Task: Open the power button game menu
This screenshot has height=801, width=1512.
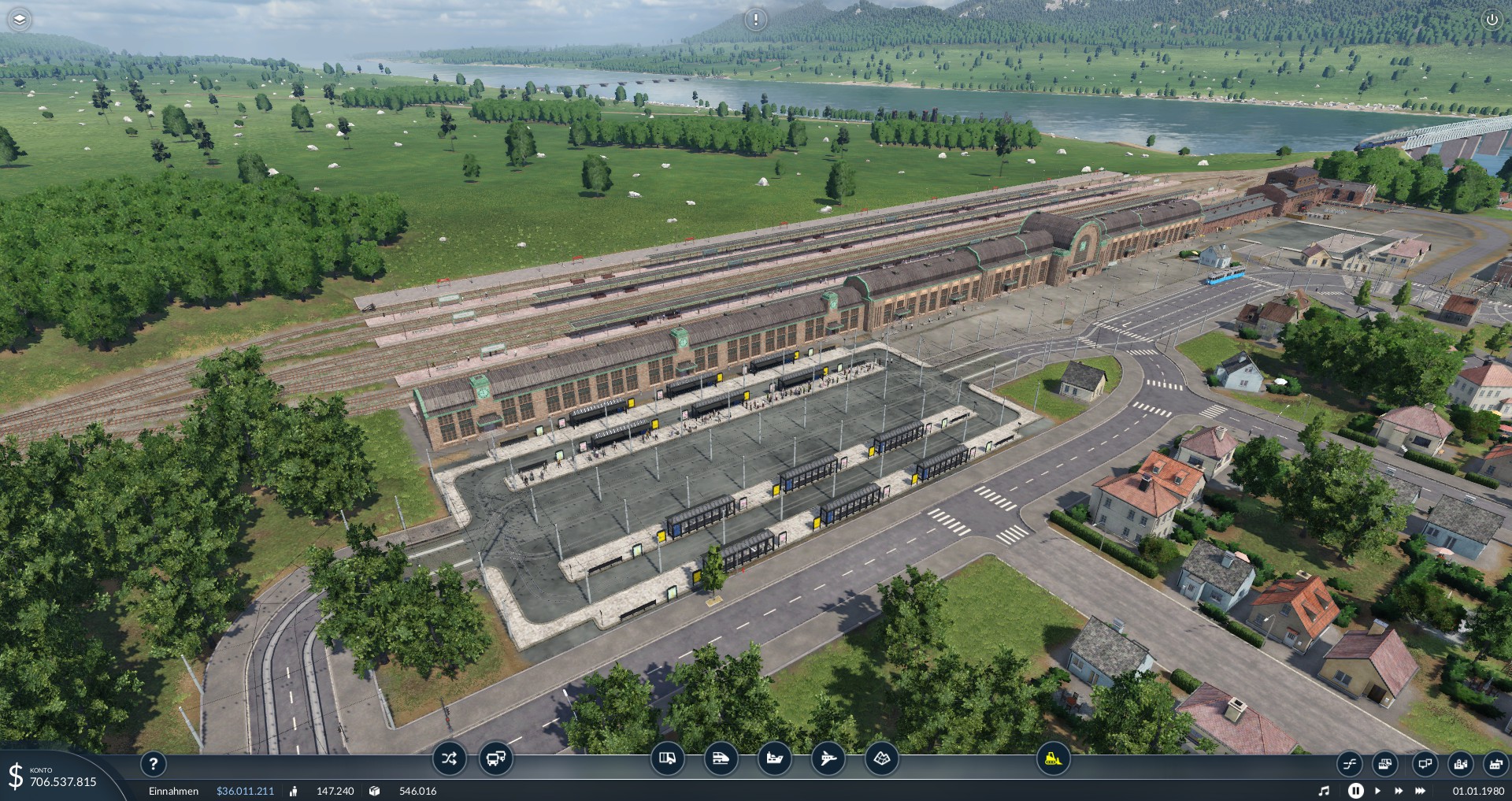Action: [1491, 20]
